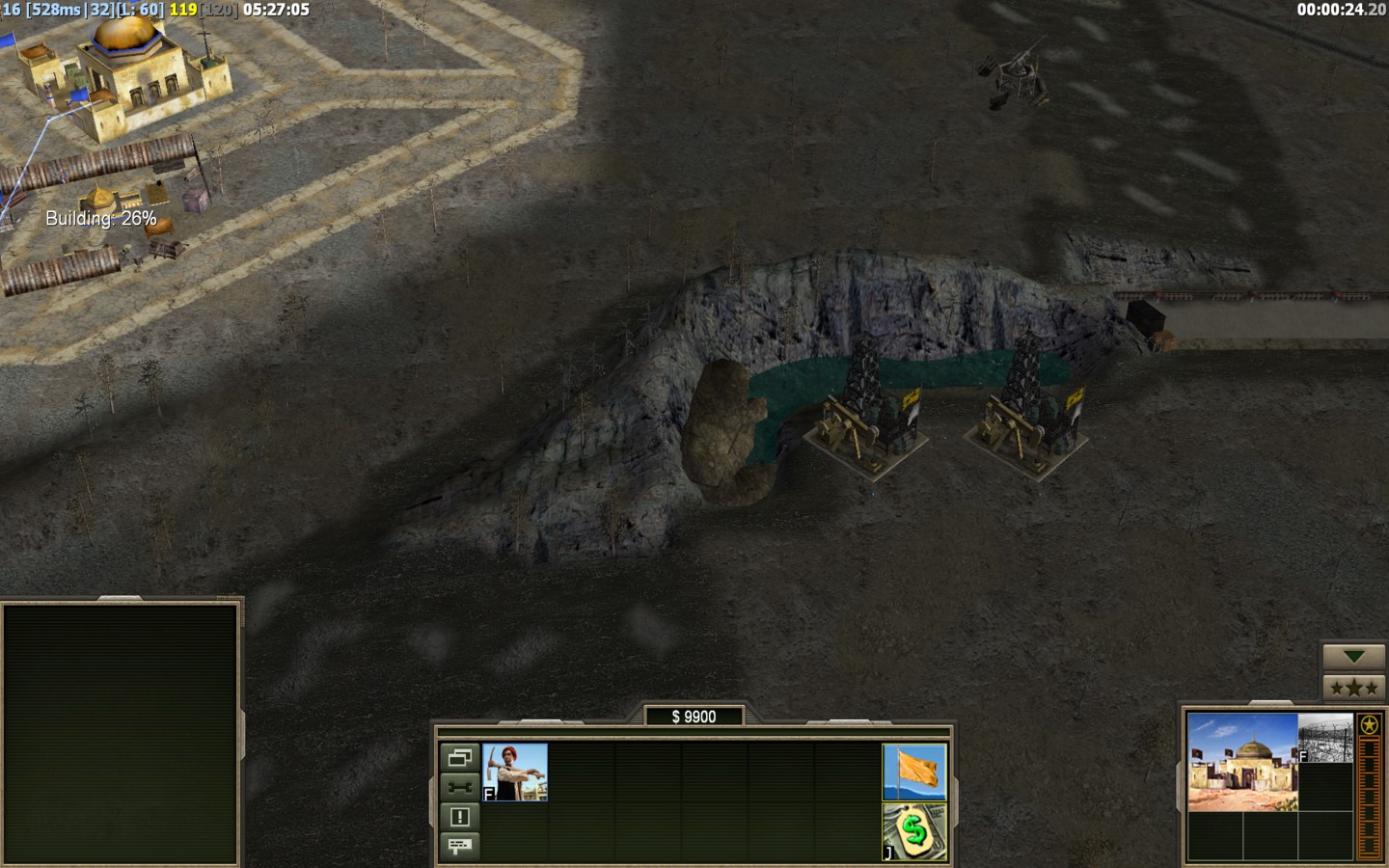Screen dimensions: 1389x868
Task: Collapse the control bar with the down arrow
Action: (x=1353, y=657)
